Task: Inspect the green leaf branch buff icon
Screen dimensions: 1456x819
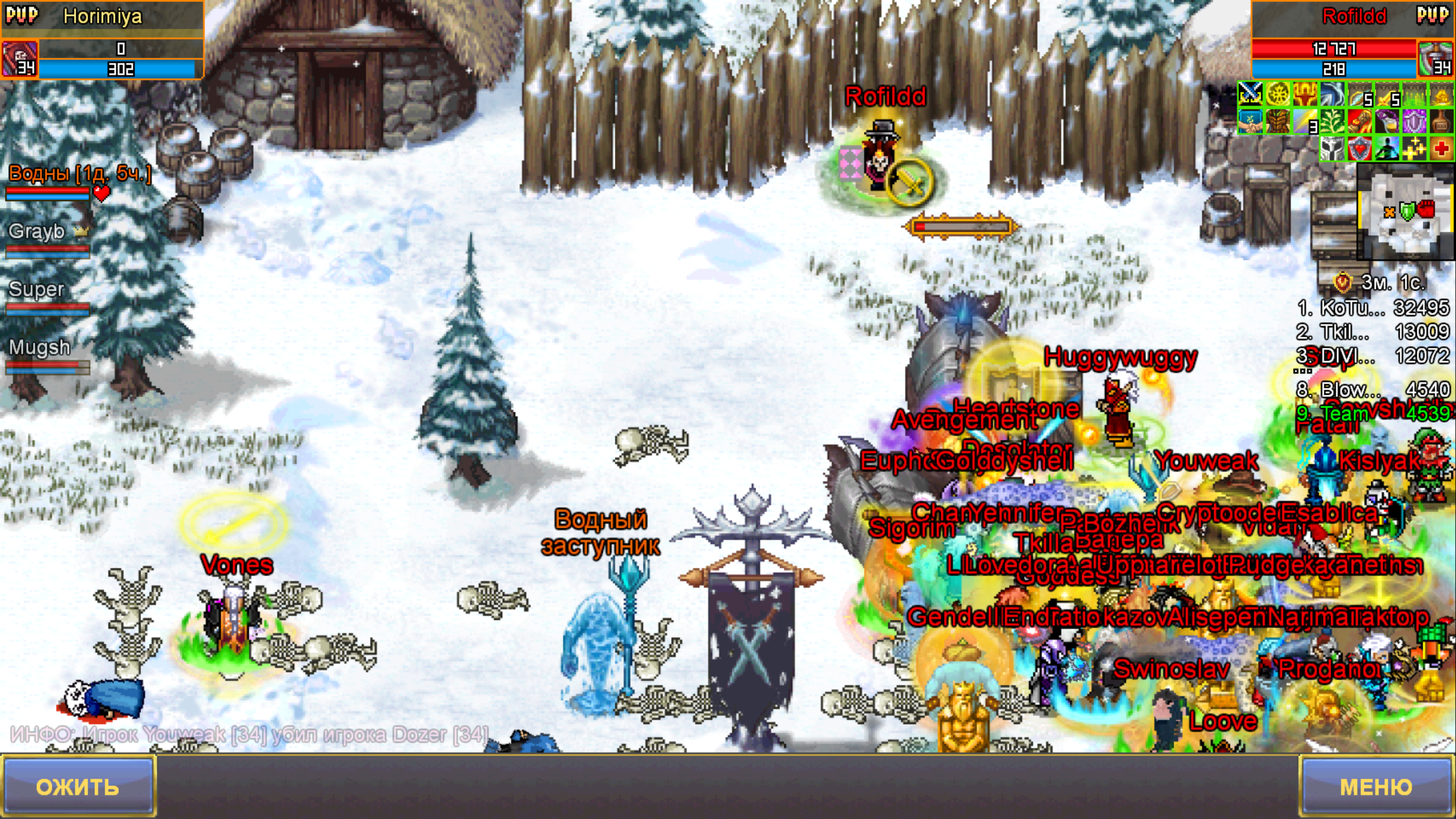Action: [1333, 121]
